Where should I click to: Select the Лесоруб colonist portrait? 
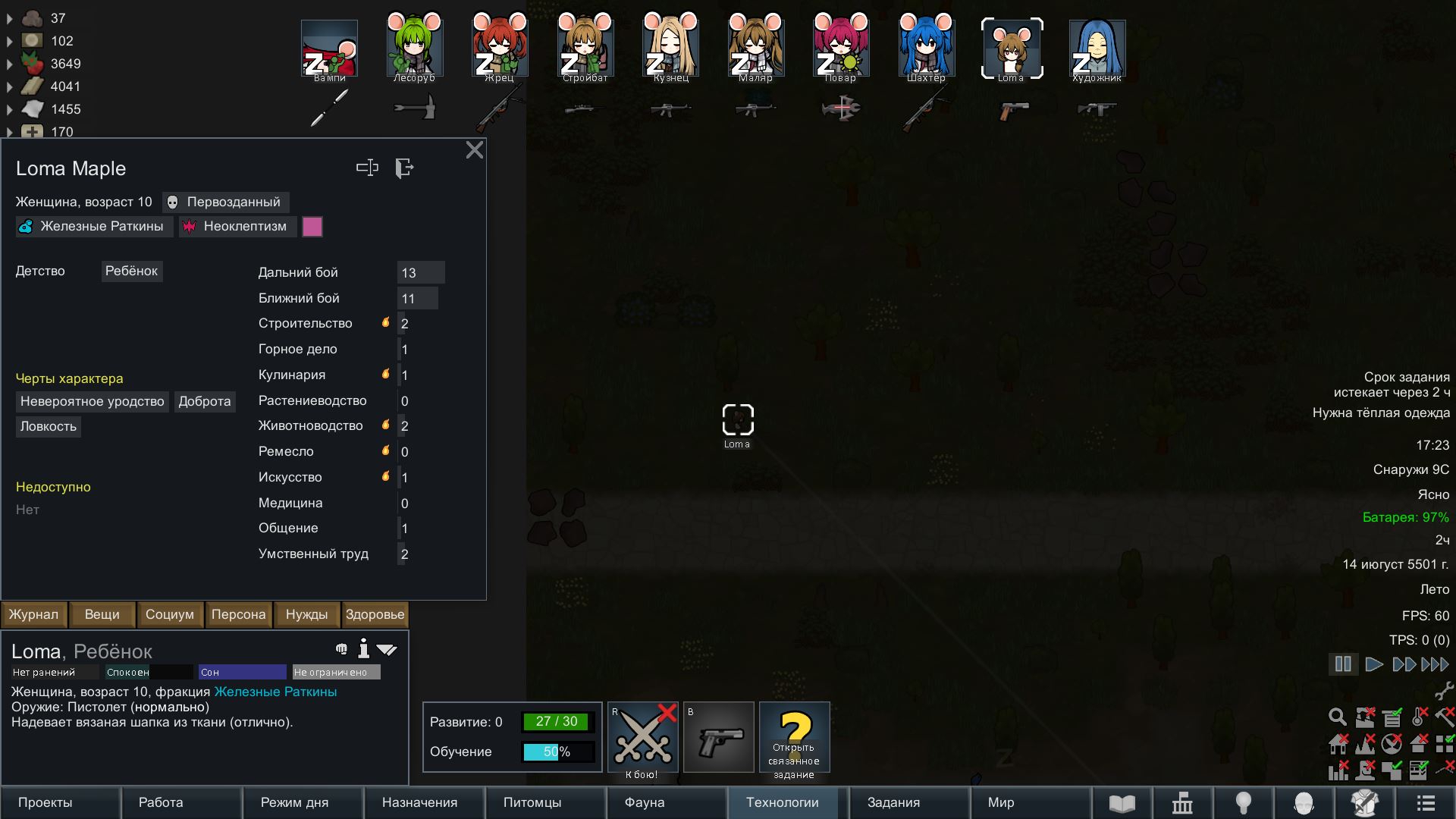coord(414,48)
